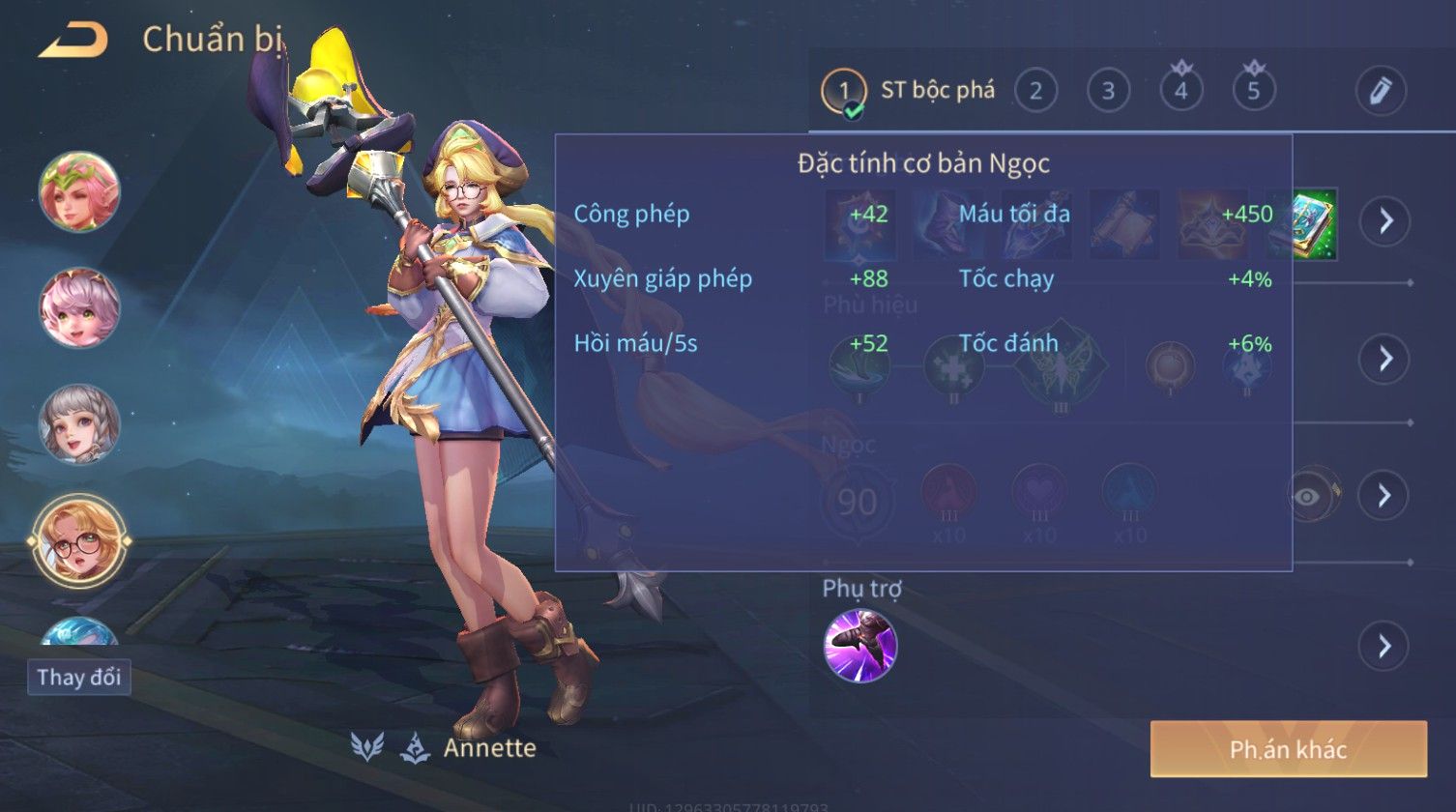Choose Phương án khác button
The height and width of the screenshot is (812, 1456).
point(1288,749)
